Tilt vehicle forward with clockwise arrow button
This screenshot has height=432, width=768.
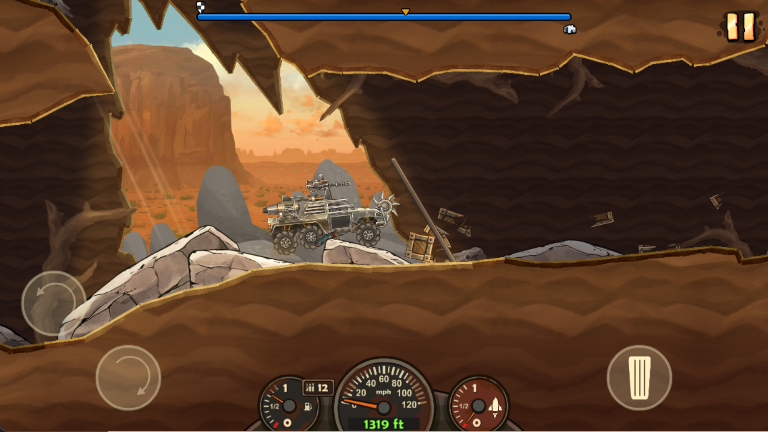128,377
